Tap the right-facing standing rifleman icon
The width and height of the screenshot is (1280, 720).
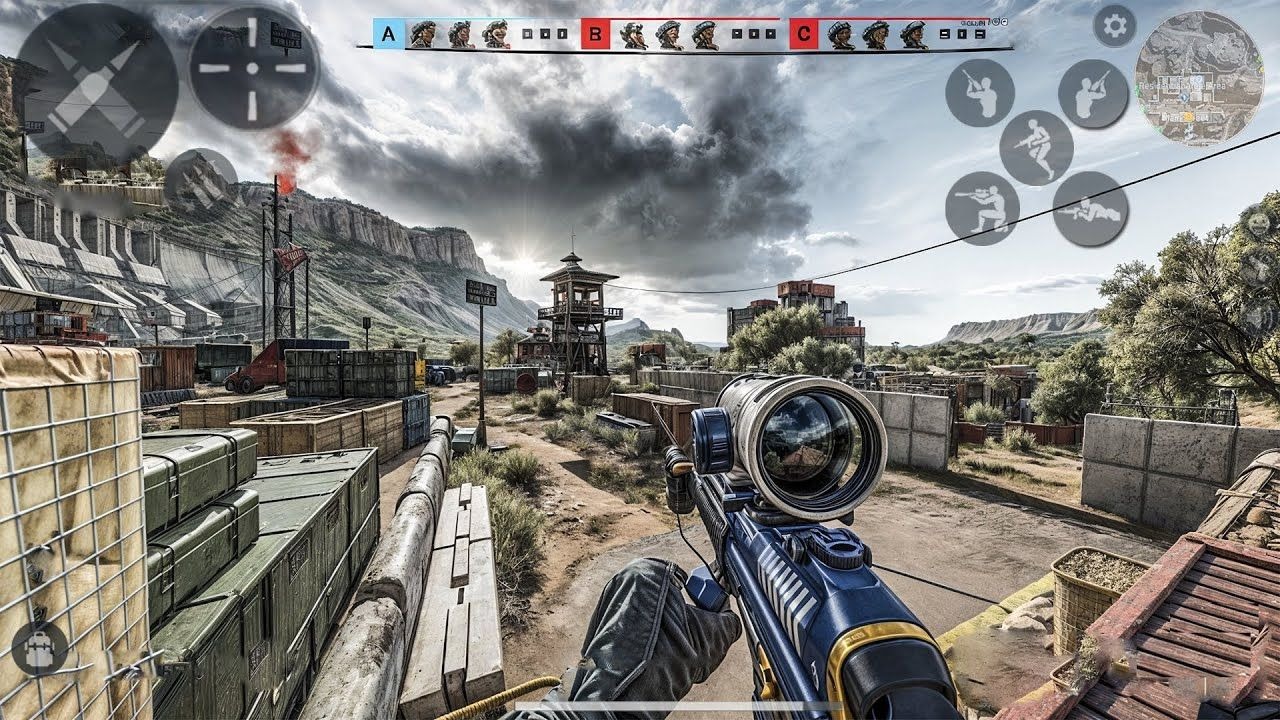tap(1093, 94)
